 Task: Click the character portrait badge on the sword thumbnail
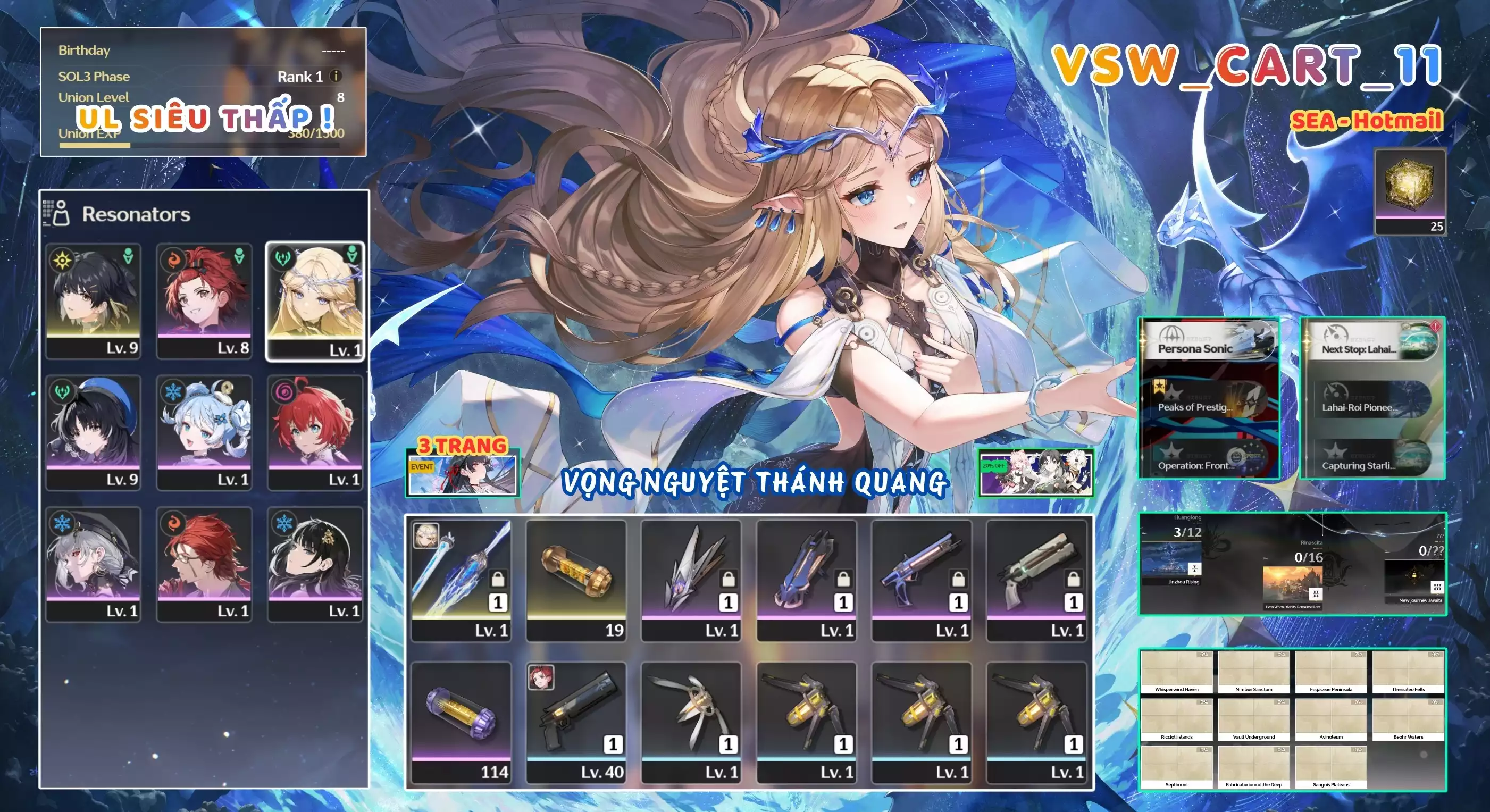[x=426, y=537]
